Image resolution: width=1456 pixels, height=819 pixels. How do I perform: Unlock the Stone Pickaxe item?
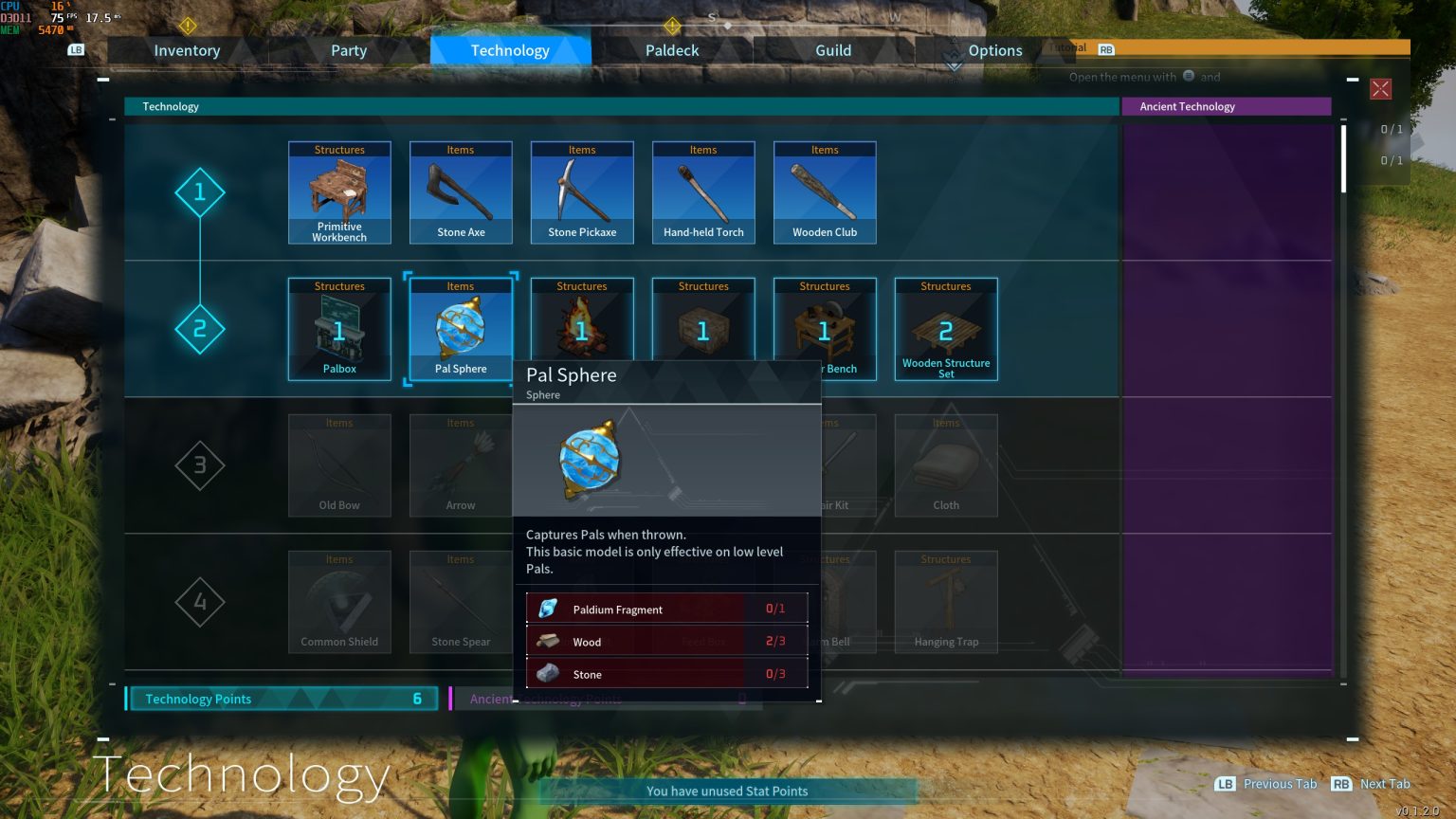[582, 192]
